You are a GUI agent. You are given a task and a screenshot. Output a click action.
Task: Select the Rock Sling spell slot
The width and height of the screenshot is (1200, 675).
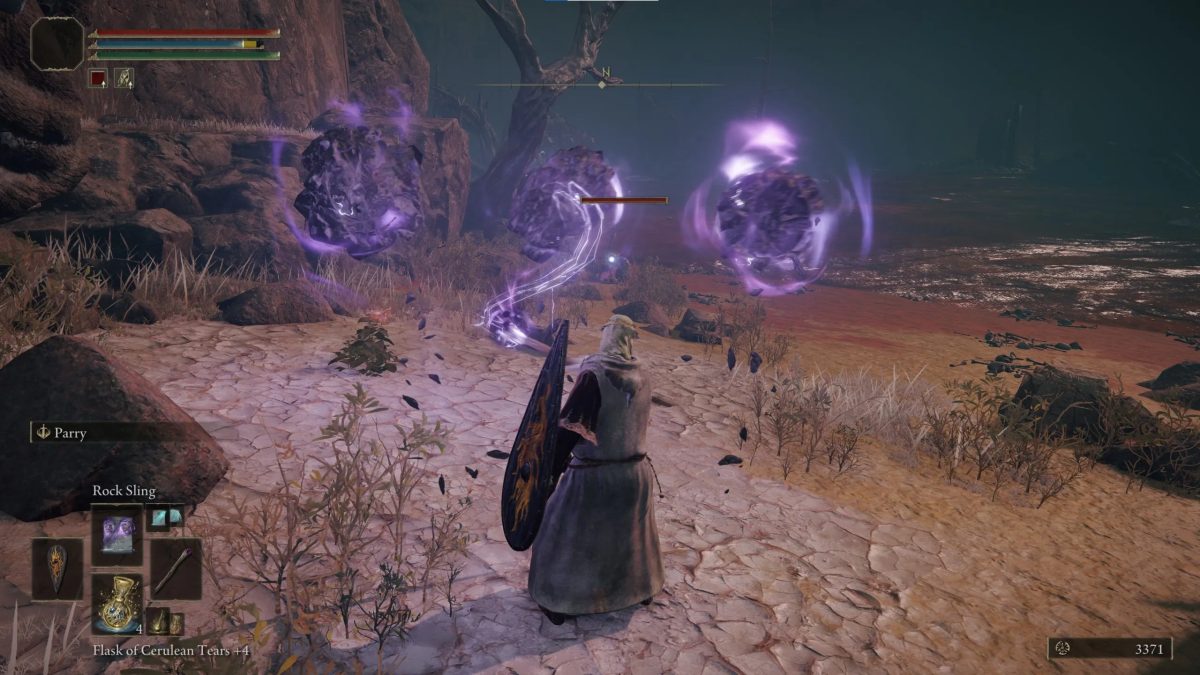coord(118,535)
